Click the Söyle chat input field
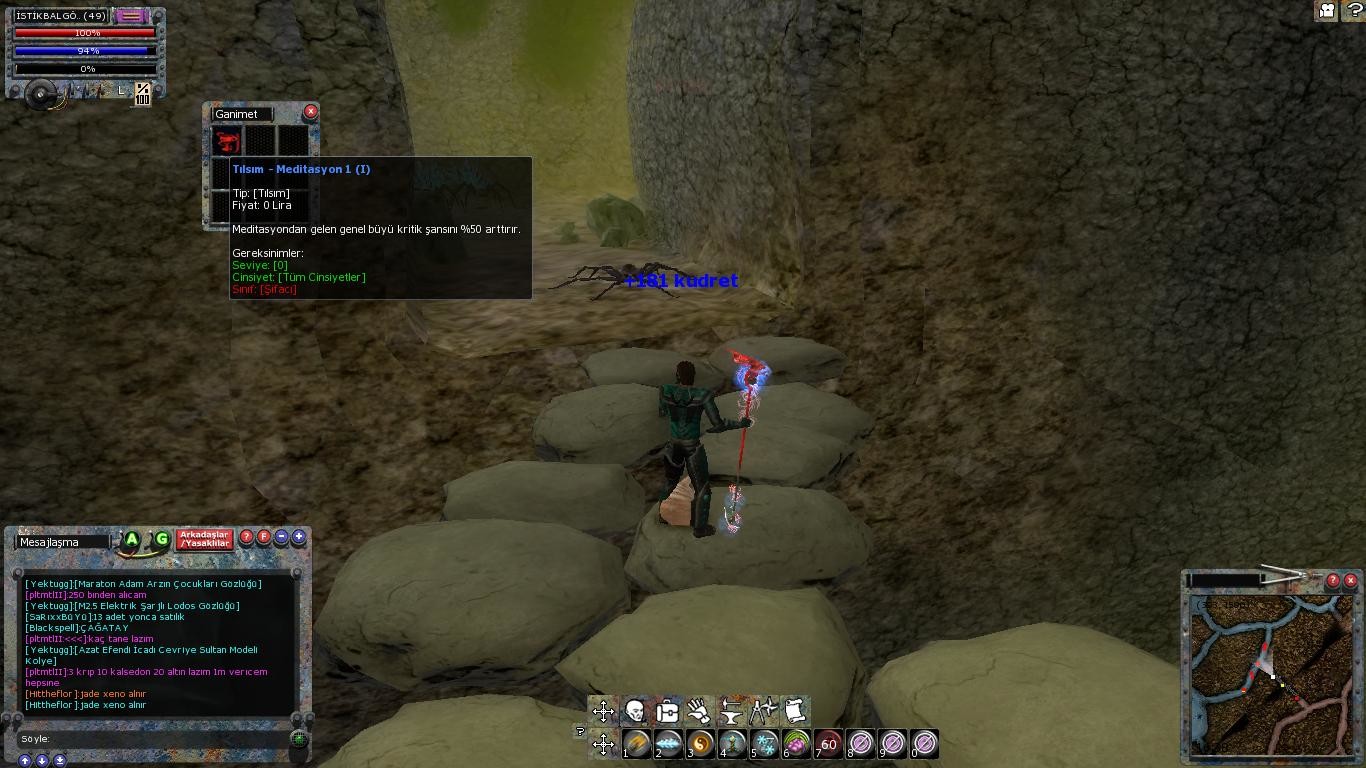This screenshot has height=768, width=1366. coord(150,739)
